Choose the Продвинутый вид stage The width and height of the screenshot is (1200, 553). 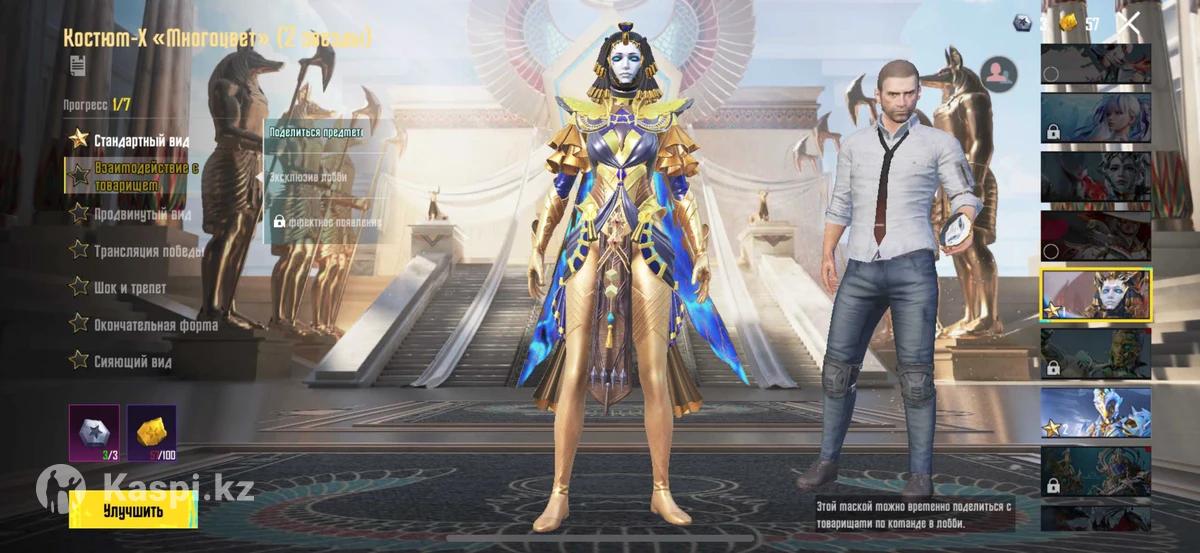[x=141, y=214]
